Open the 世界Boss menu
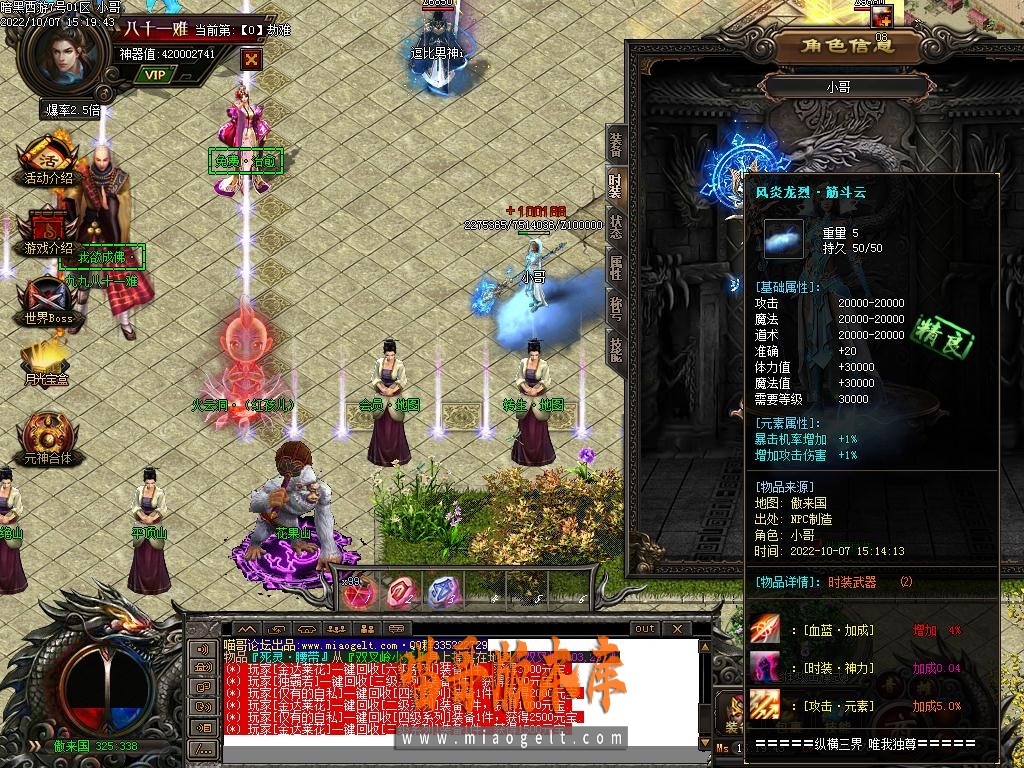The width and height of the screenshot is (1024, 768). [x=47, y=299]
